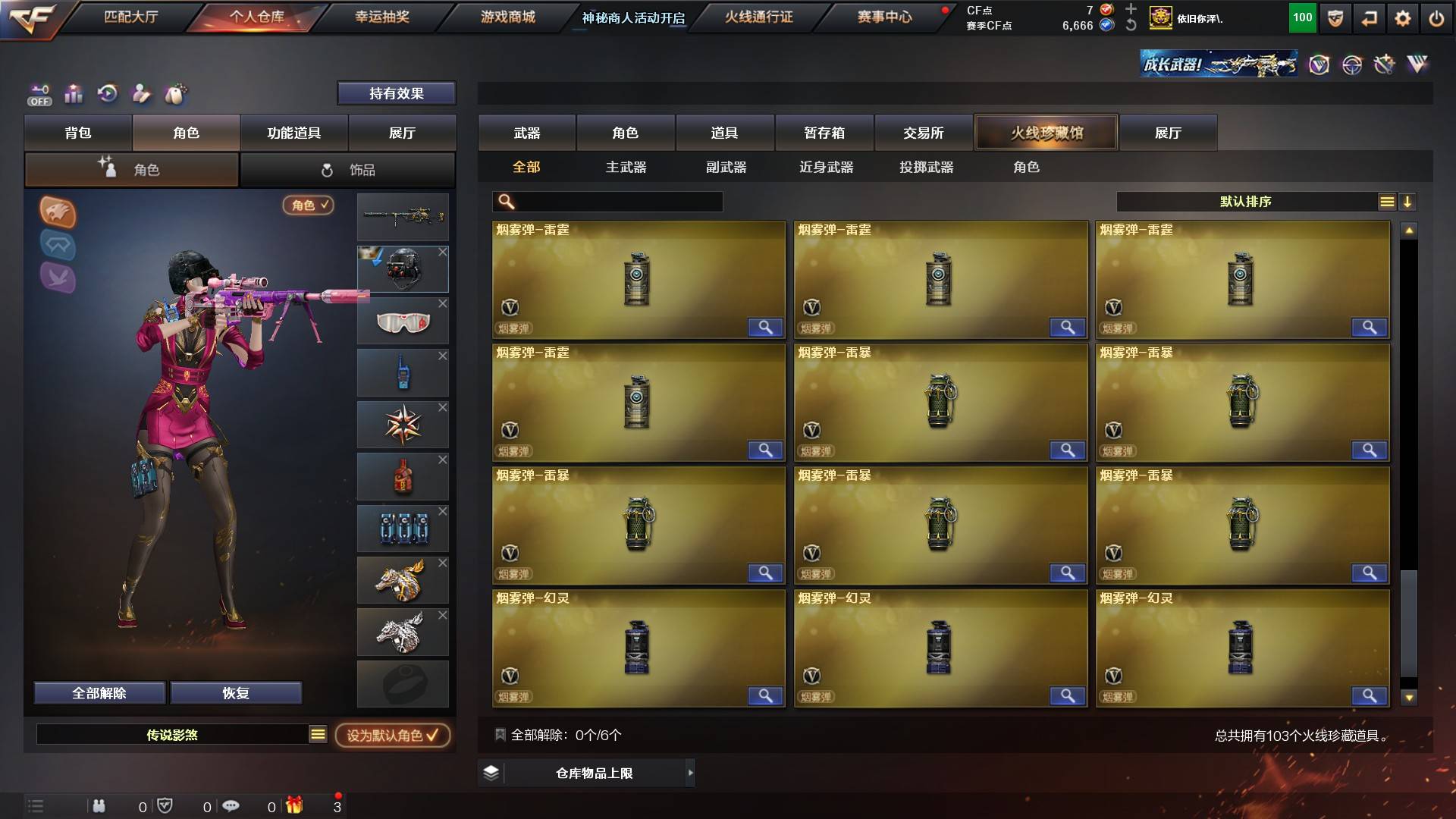Image resolution: width=1456 pixels, height=819 pixels.
Task: Expand the 仓库物品上限 arrow at the bottom
Action: click(x=690, y=773)
